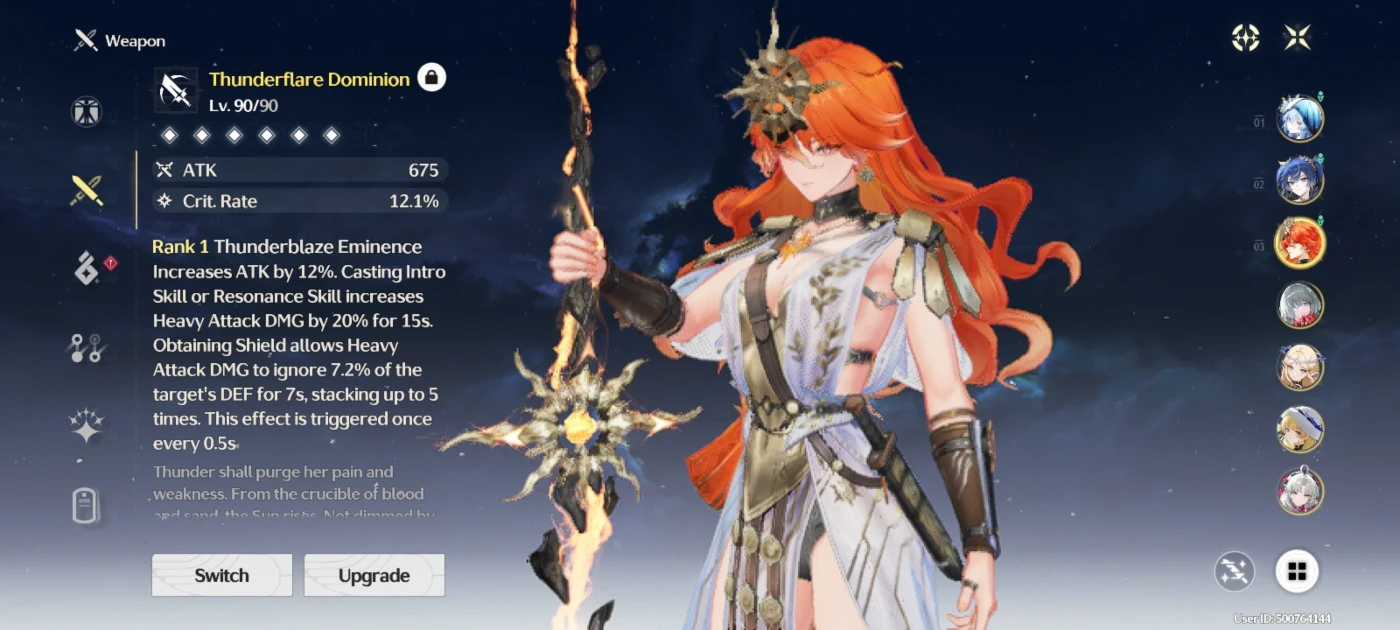Select the orange-haired character portrait
The image size is (1400, 630).
[x=1300, y=243]
